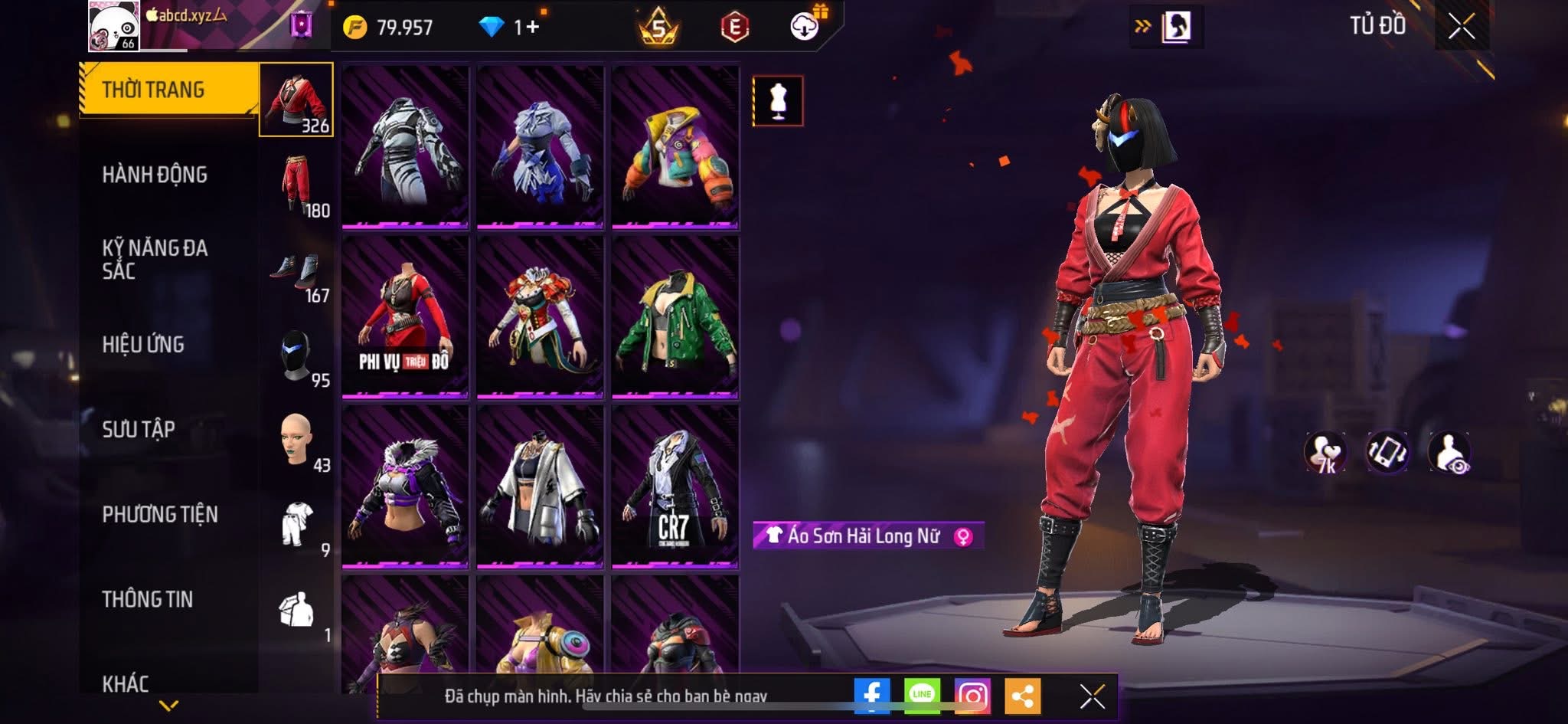Switch to the HÀNH ĐỘNG category
Image resolution: width=1568 pixels, height=724 pixels.
coord(157,175)
